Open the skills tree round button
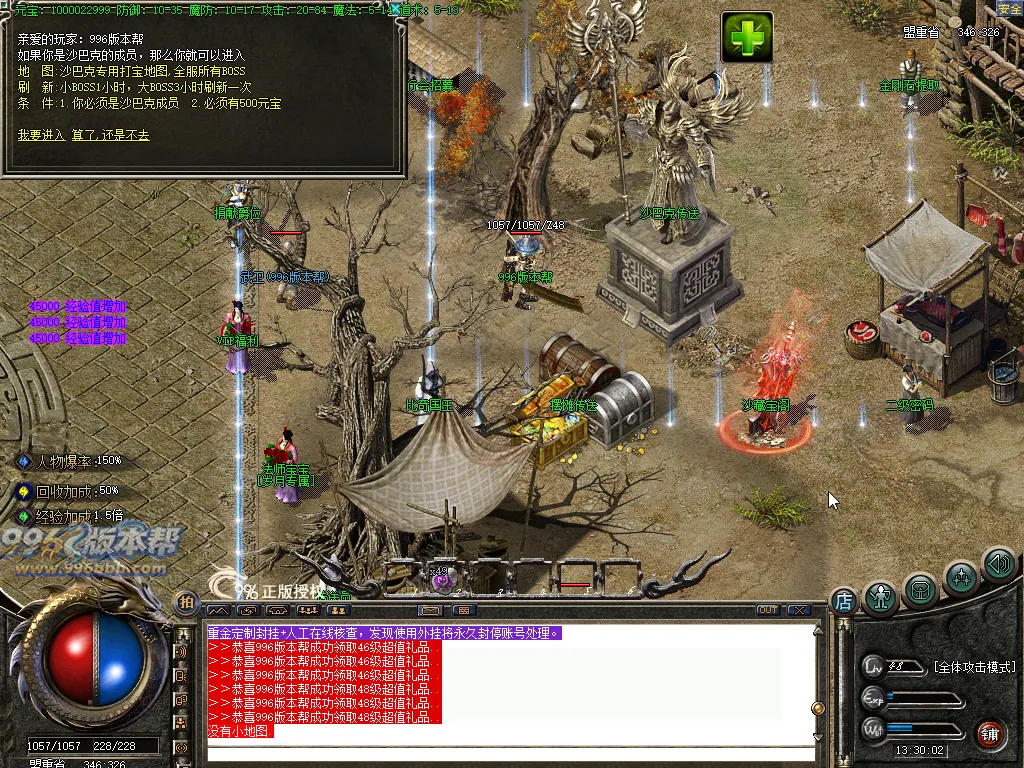This screenshot has height=768, width=1024. pyautogui.click(x=961, y=577)
